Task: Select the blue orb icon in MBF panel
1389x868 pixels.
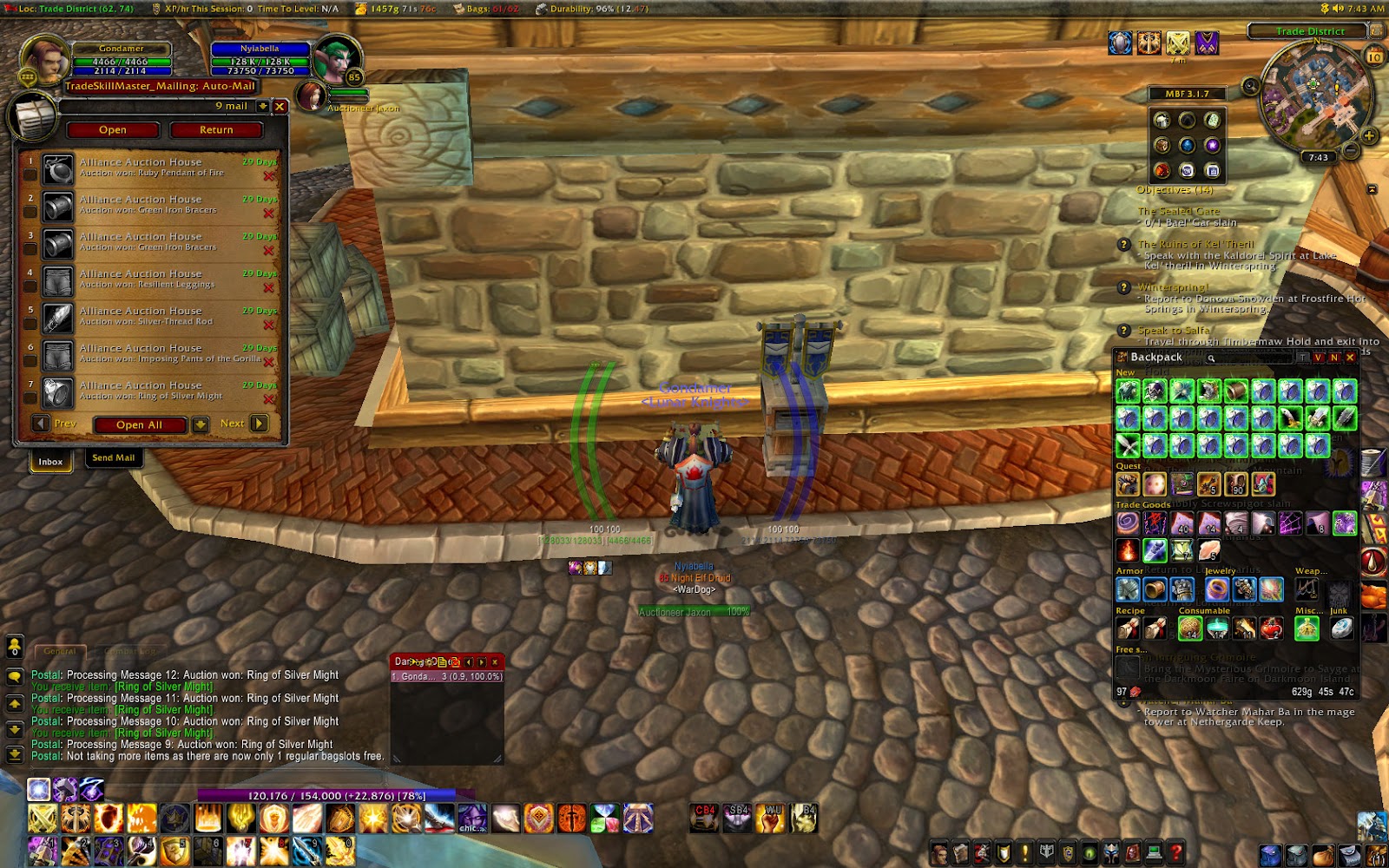Action: pyautogui.click(x=1187, y=147)
